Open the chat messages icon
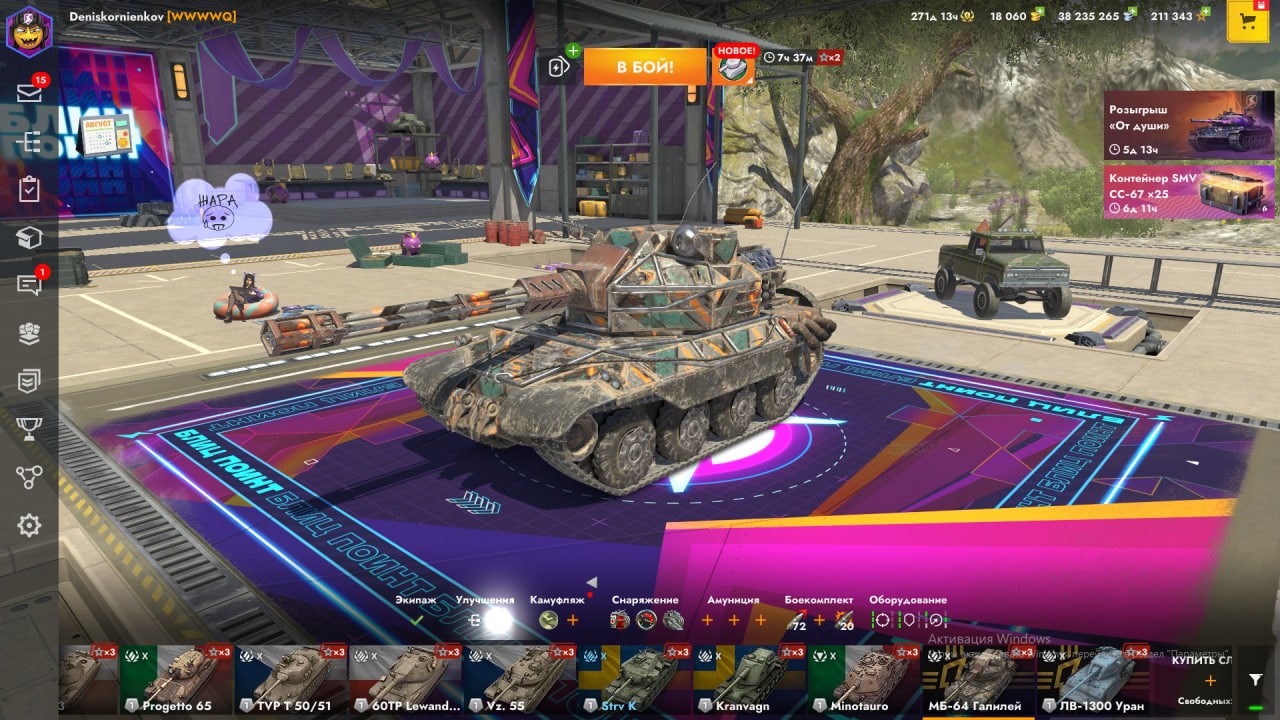The width and height of the screenshot is (1280, 720). pos(29,286)
